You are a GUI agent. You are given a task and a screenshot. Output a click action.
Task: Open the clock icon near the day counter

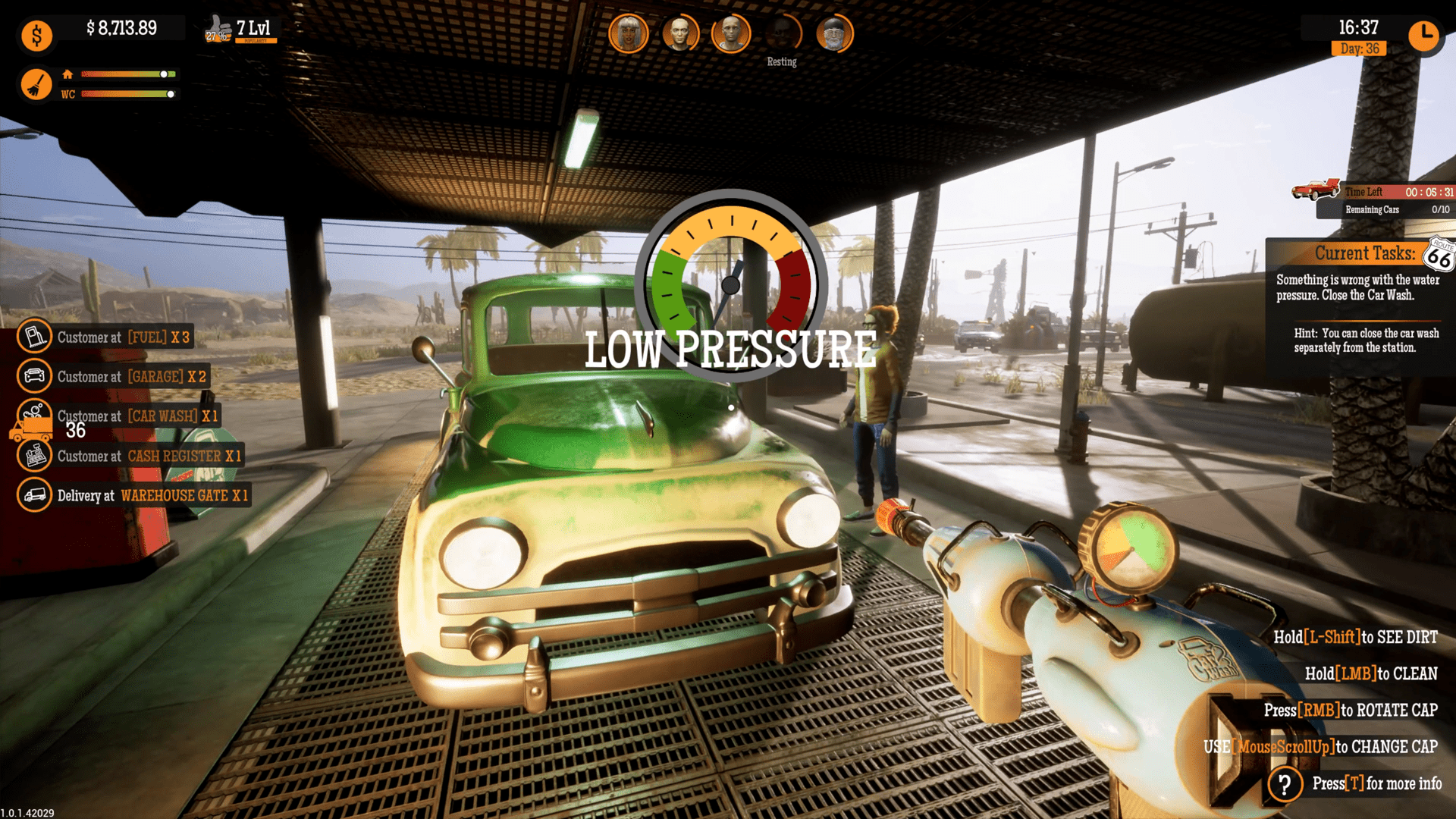[x=1424, y=35]
